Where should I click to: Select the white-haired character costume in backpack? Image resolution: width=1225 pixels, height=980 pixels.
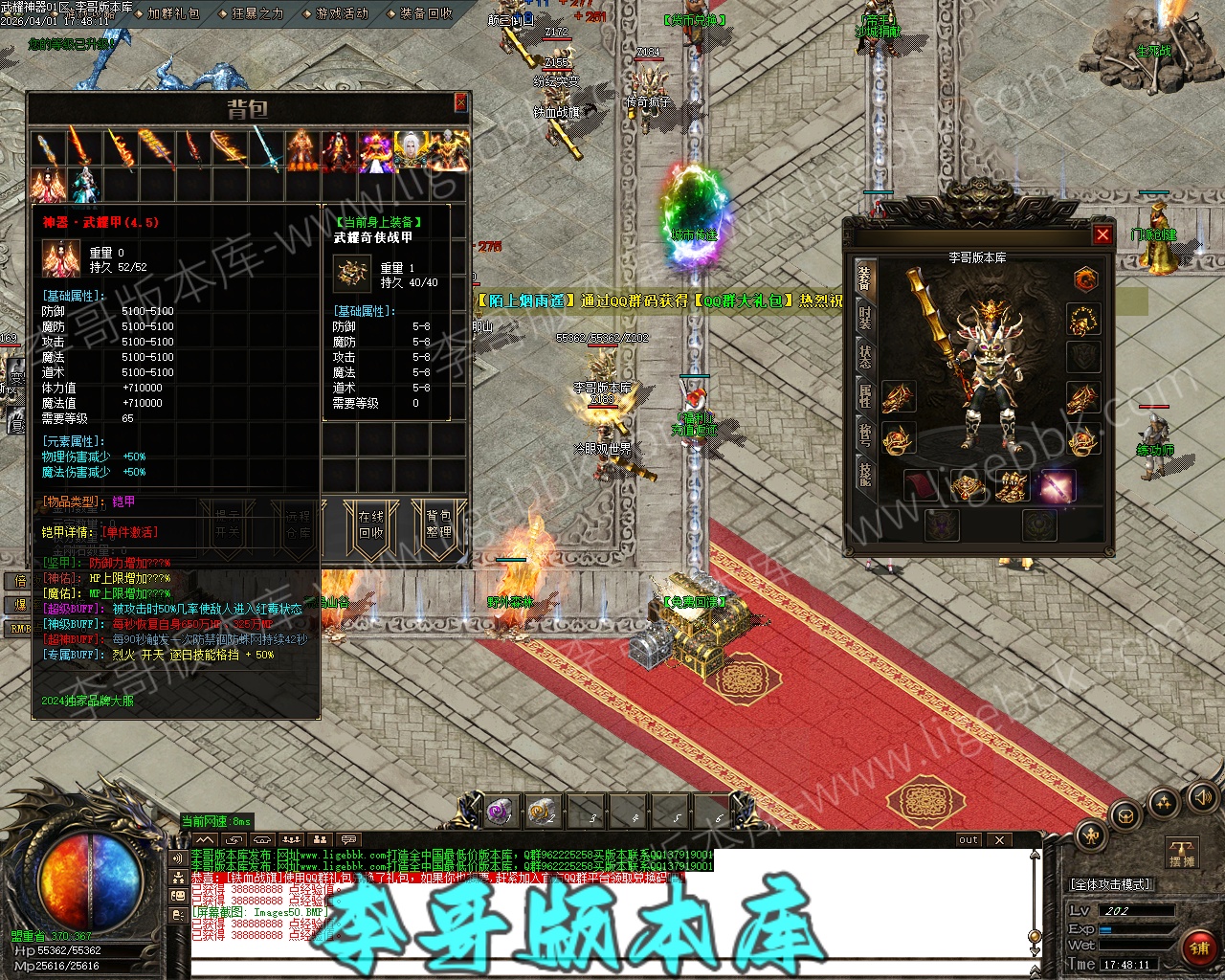[412, 151]
